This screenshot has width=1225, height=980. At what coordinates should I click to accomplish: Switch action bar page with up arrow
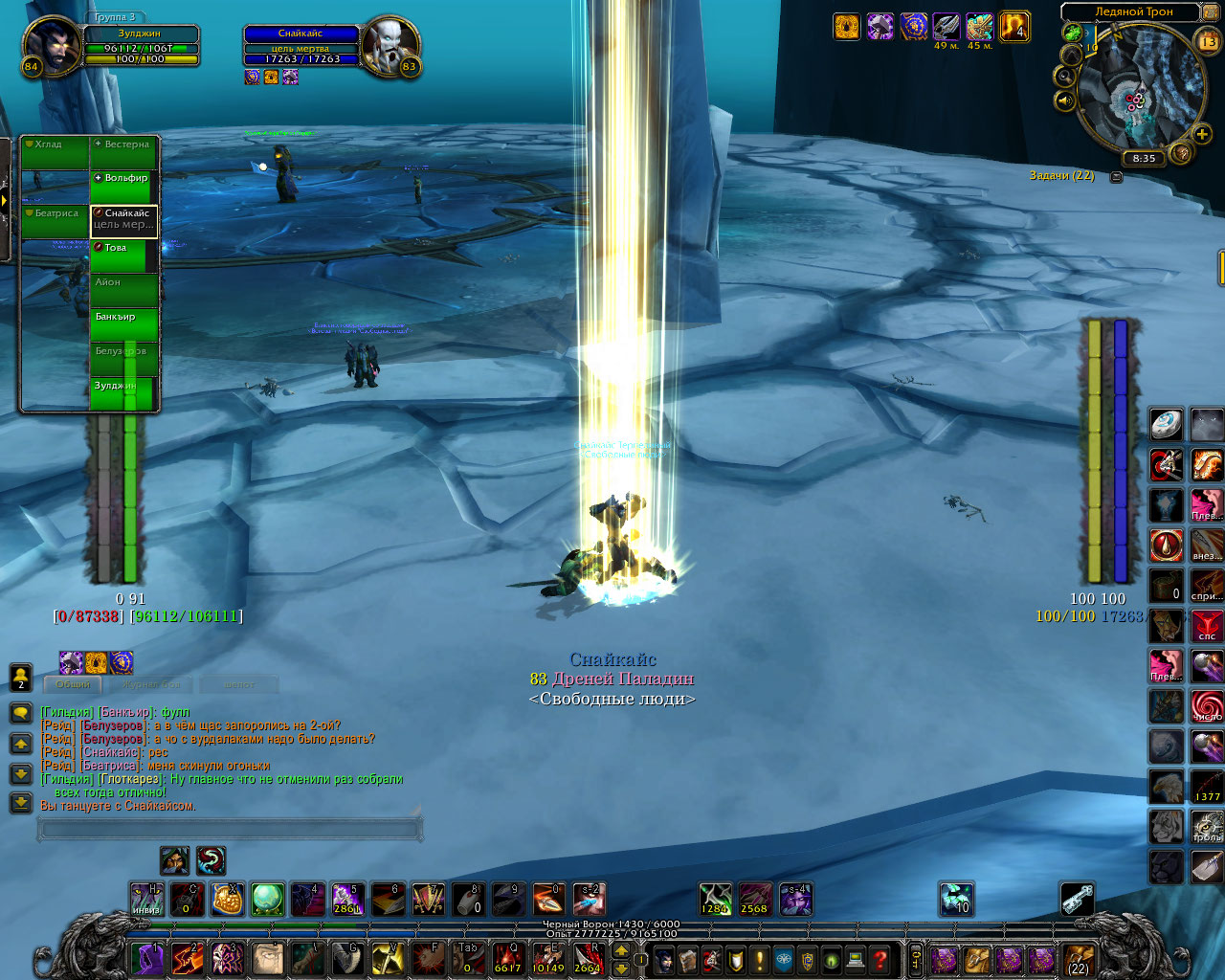click(621, 950)
